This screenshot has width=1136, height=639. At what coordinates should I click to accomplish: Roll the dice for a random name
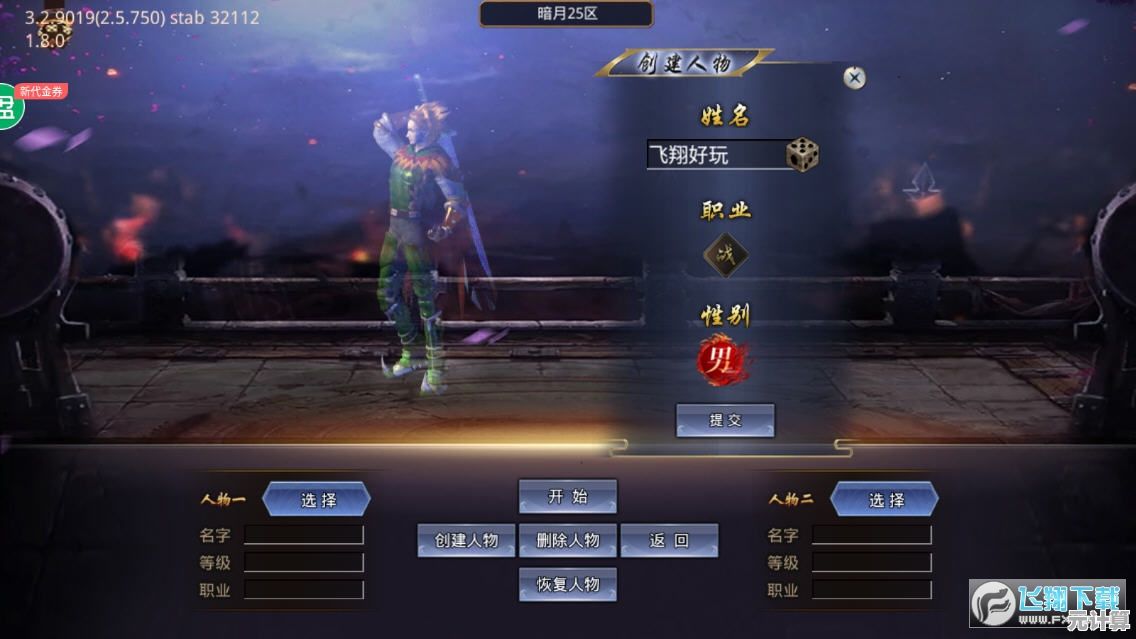[x=802, y=155]
